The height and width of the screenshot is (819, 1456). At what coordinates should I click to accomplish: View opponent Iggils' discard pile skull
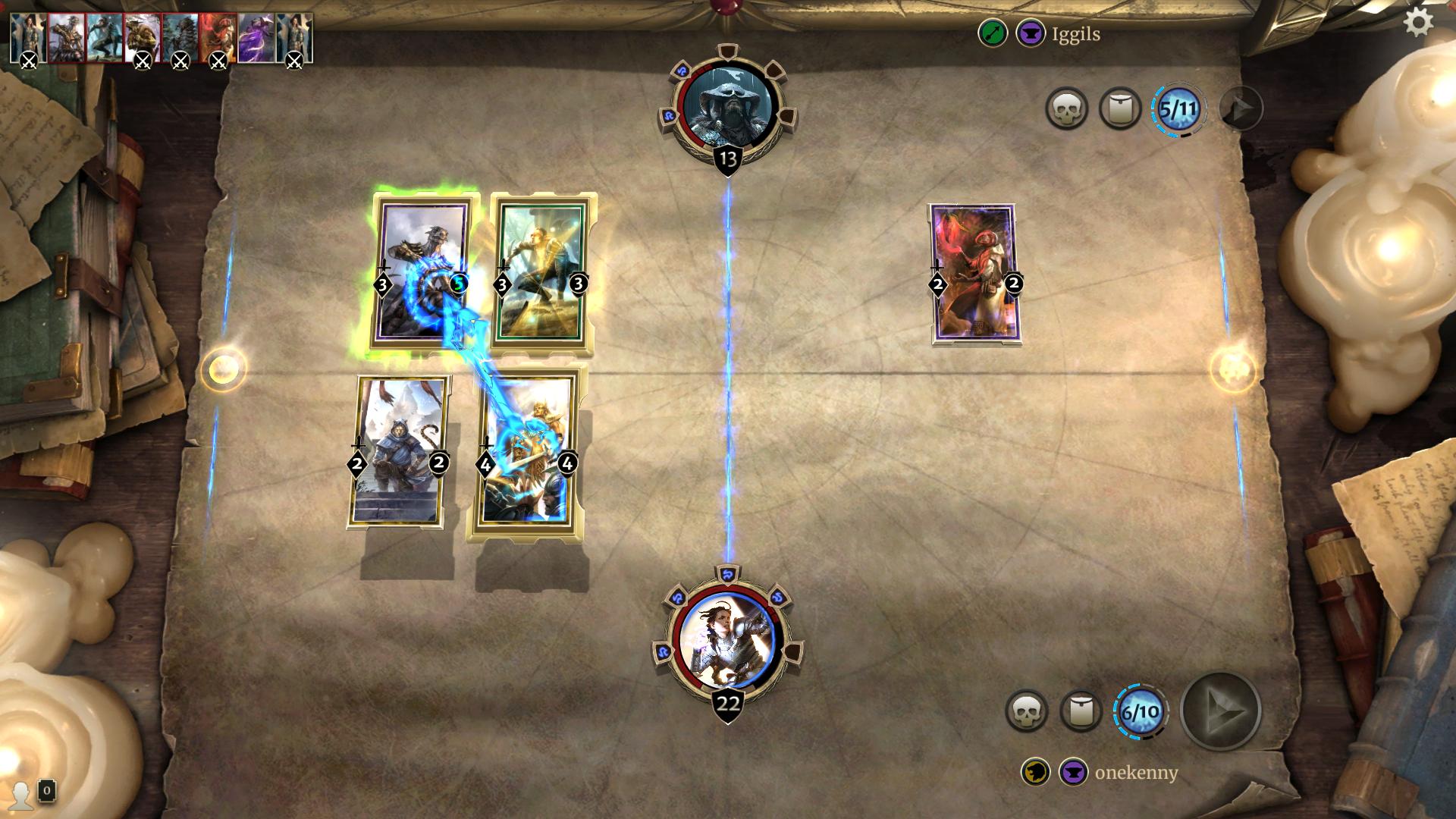pyautogui.click(x=1066, y=109)
